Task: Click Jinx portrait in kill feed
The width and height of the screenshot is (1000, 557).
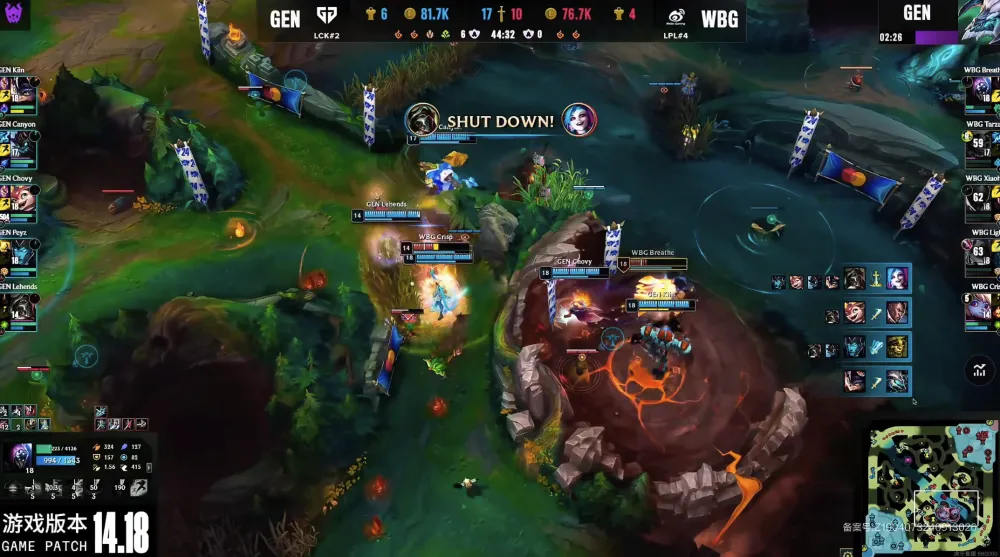Action: 579,121
